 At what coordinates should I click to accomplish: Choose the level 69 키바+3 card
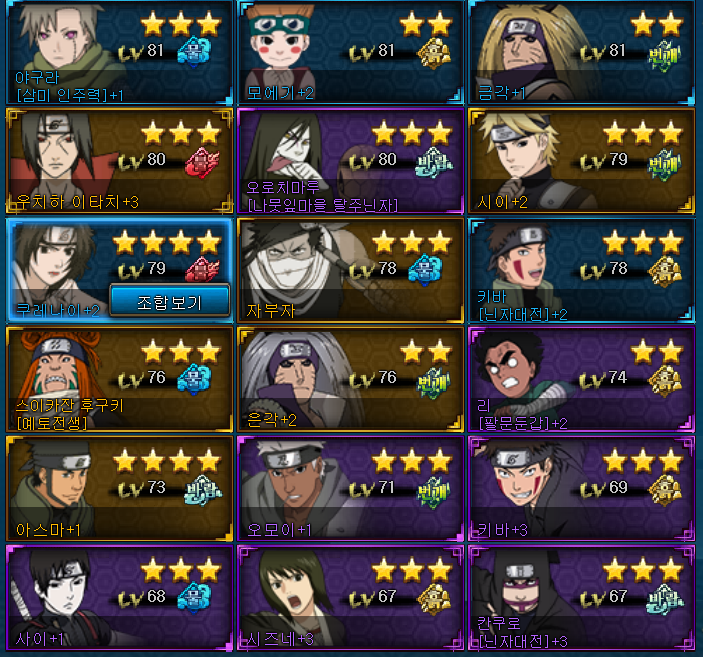(582, 487)
